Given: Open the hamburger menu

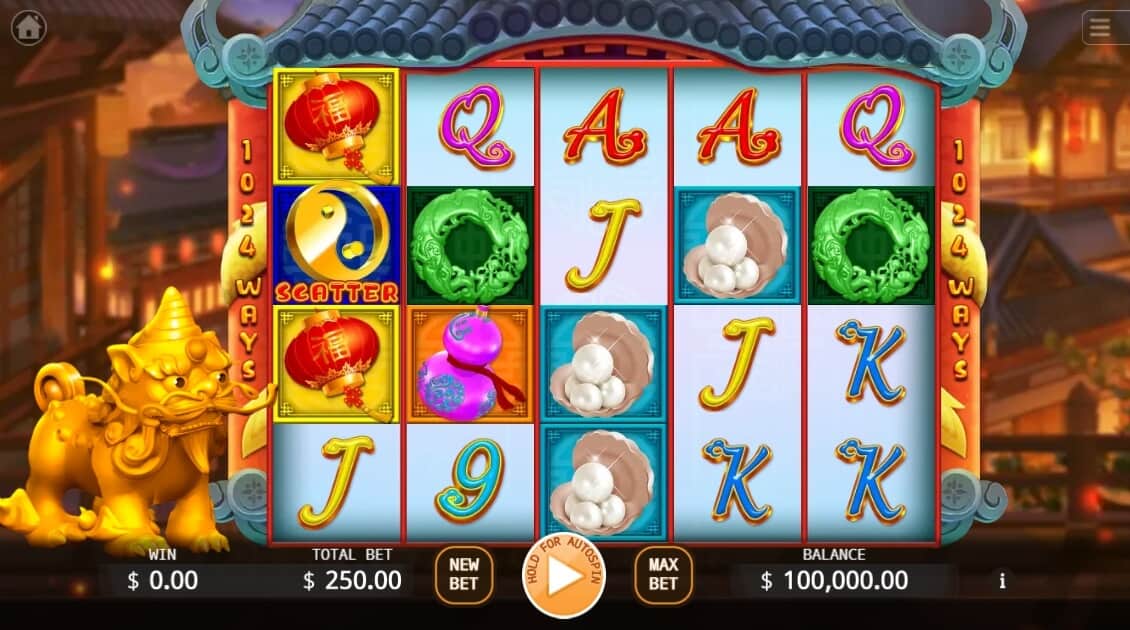Looking at the screenshot, I should [1100, 28].
